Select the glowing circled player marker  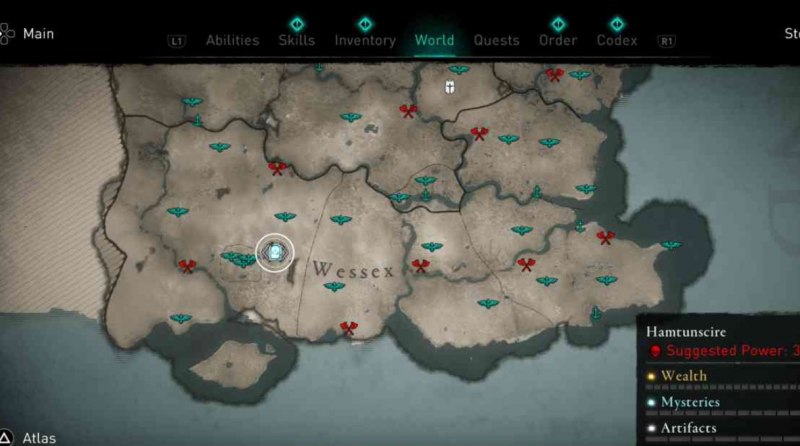point(274,254)
